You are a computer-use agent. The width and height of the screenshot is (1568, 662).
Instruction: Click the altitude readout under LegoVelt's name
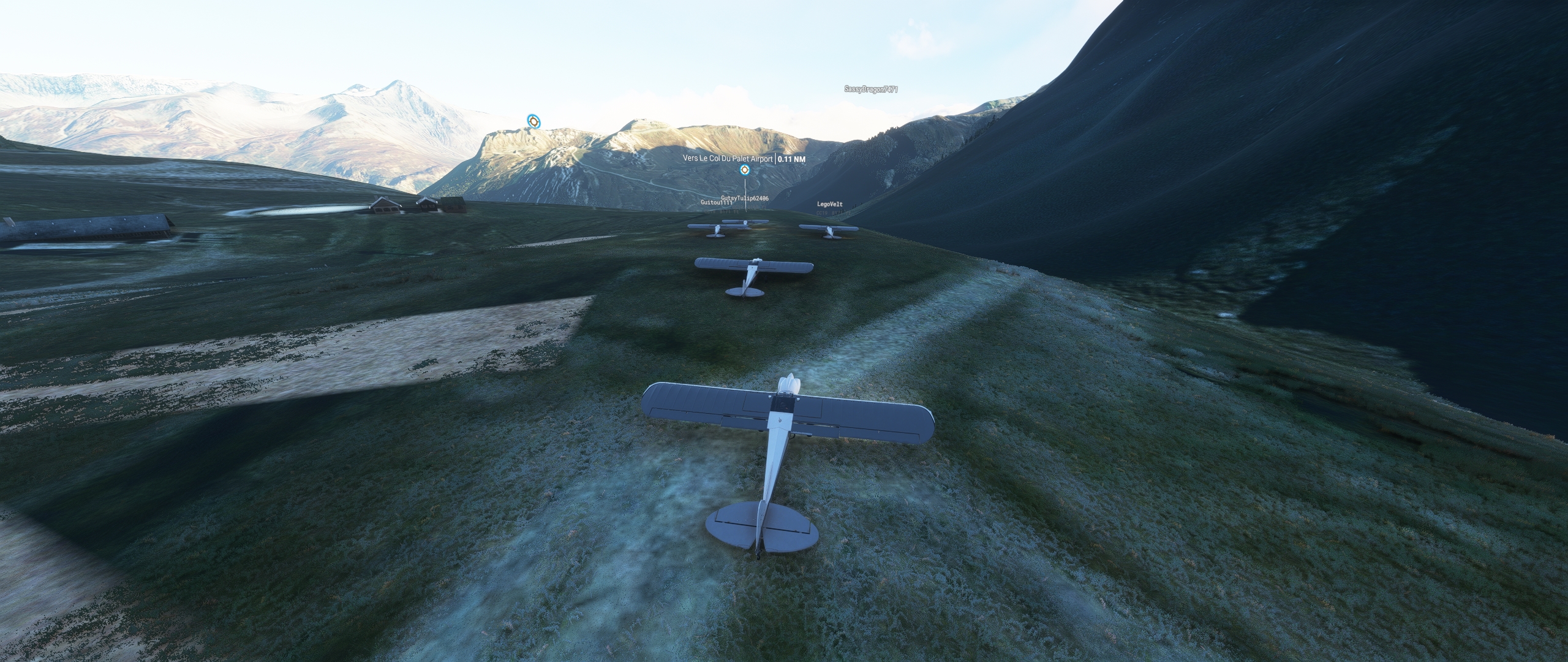tap(839, 213)
